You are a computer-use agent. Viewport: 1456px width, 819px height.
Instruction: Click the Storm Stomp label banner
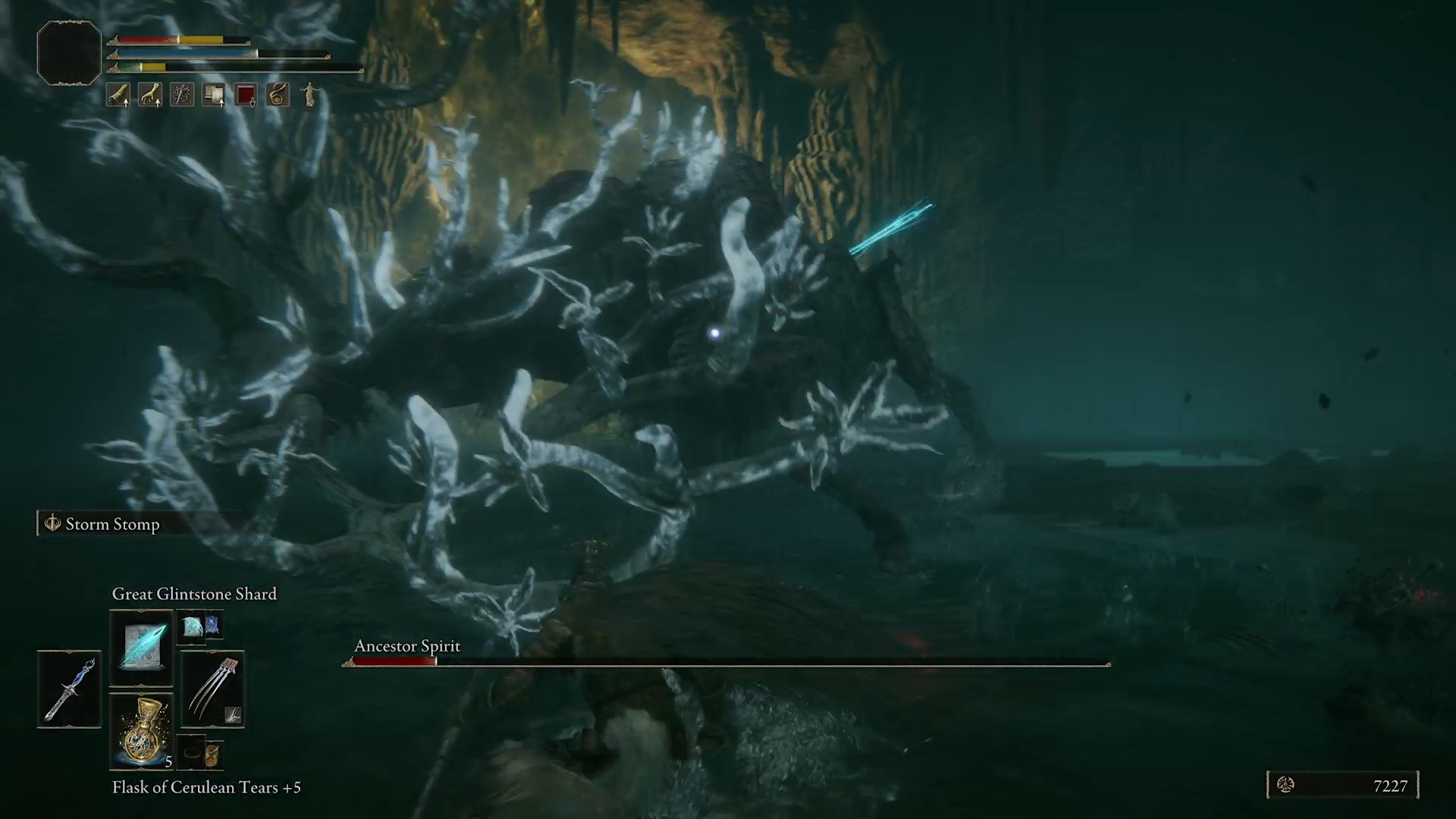(x=112, y=523)
